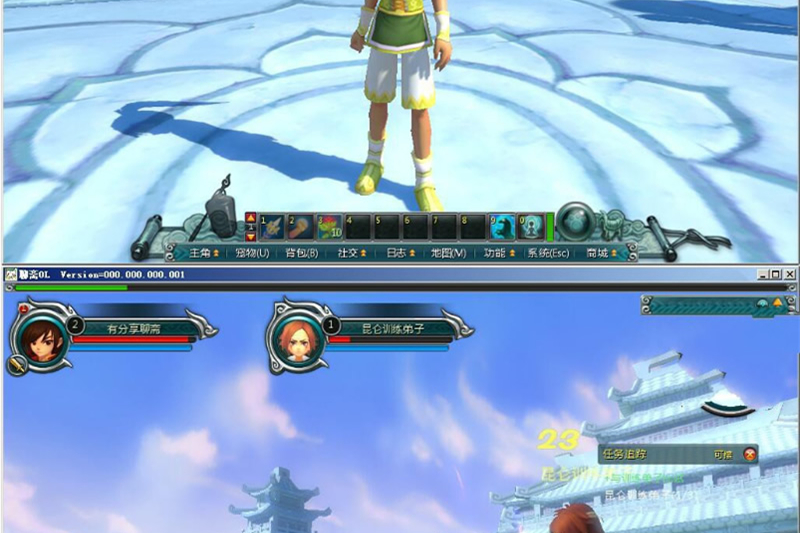The width and height of the screenshot is (800, 533).
Task: Open the 背包(B) backpack
Action: coord(302,253)
